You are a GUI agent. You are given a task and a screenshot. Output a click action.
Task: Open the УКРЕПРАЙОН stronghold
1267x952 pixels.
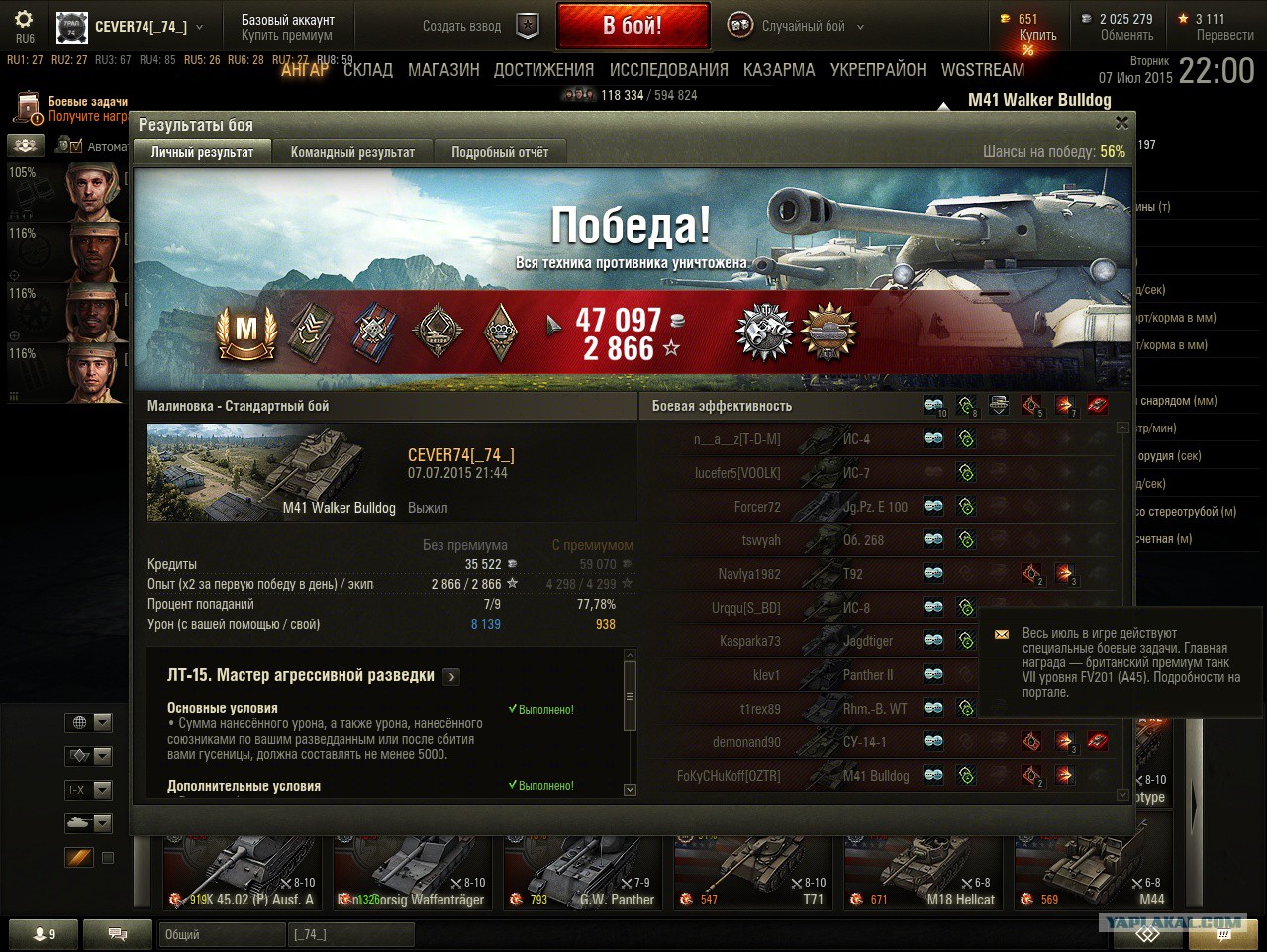(878, 70)
